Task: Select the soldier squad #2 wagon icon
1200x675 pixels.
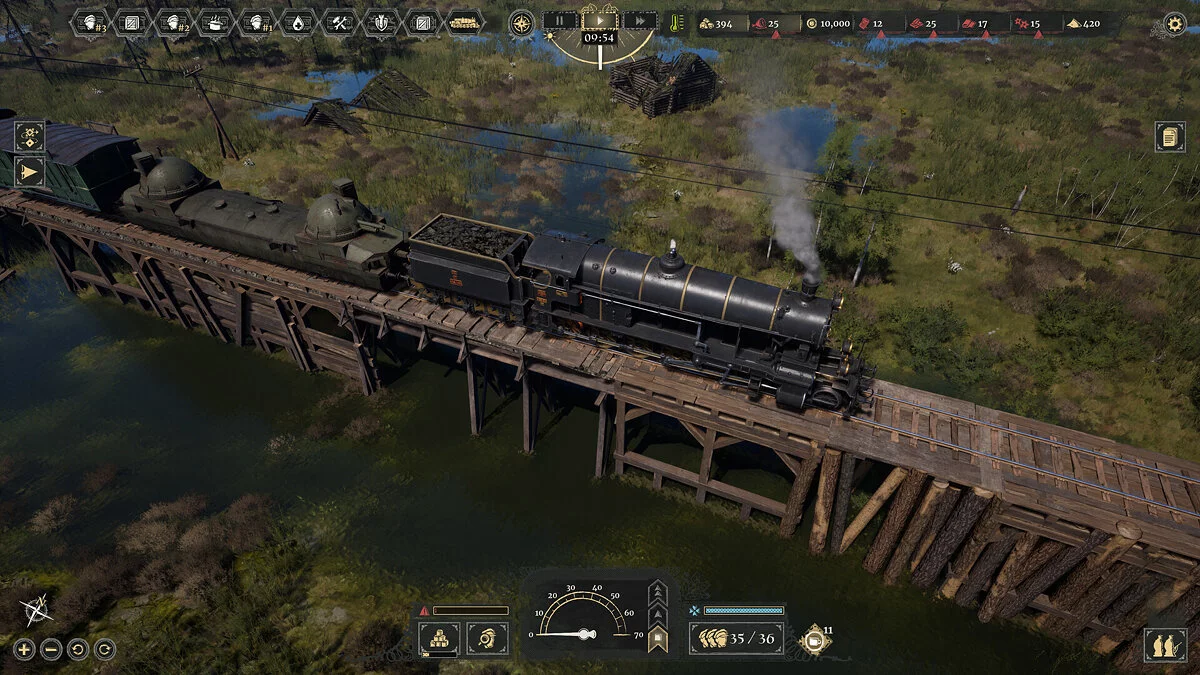Action: [x=174, y=22]
